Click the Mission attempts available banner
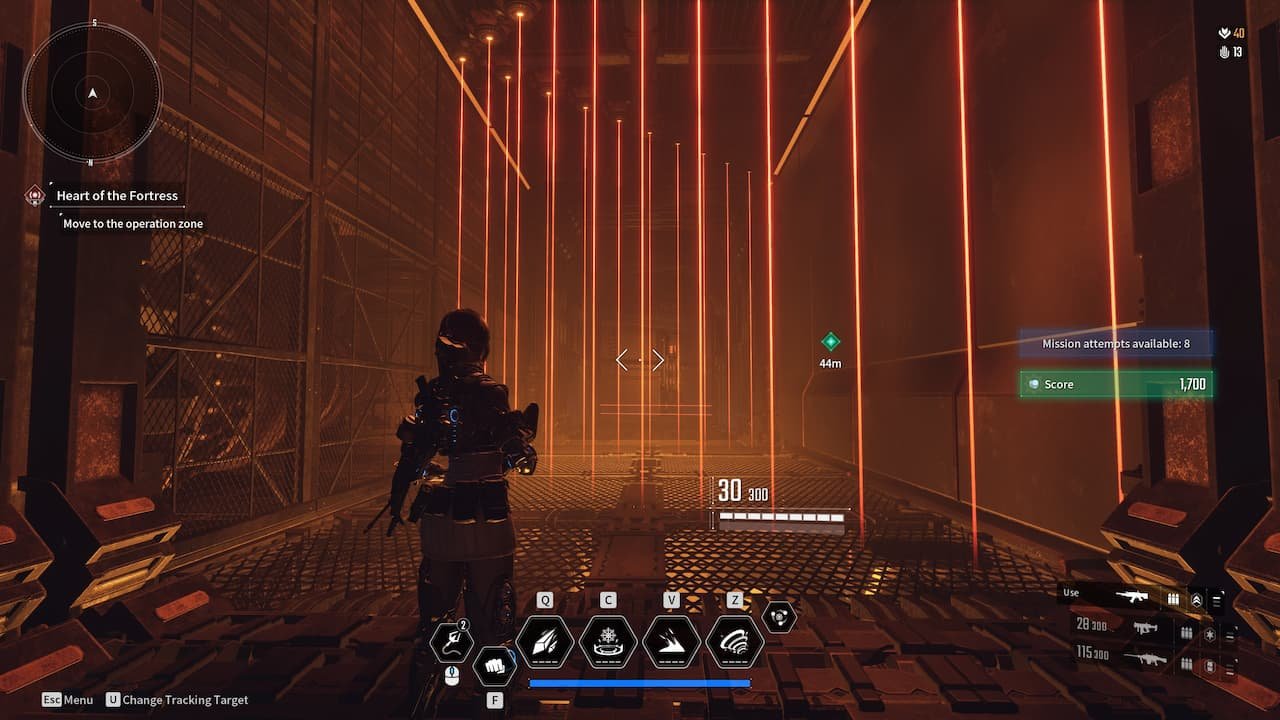 (1116, 343)
